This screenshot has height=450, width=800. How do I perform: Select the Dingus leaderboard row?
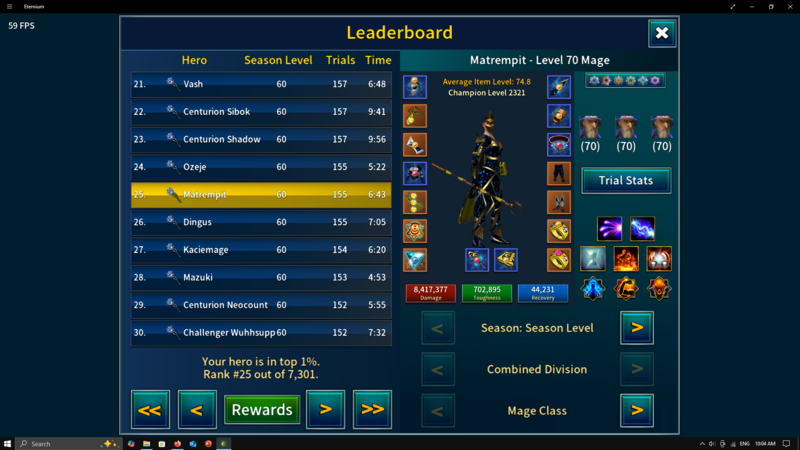[x=261, y=222]
